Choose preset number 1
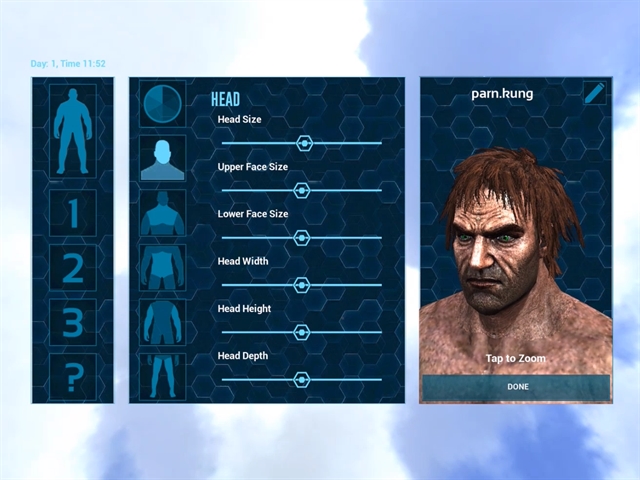640x480 pixels. click(x=73, y=214)
